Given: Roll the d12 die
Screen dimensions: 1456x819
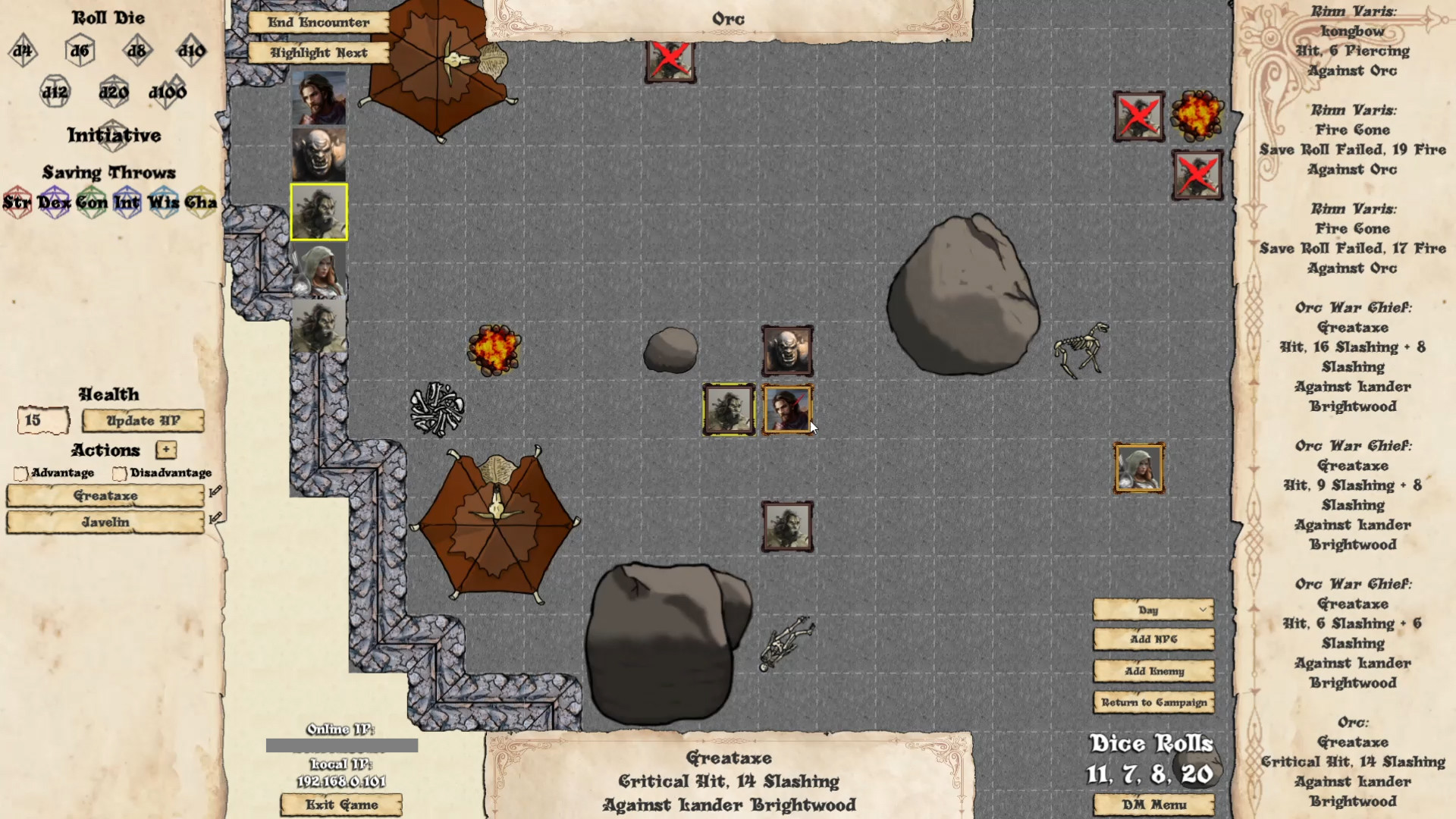Looking at the screenshot, I should tap(55, 91).
